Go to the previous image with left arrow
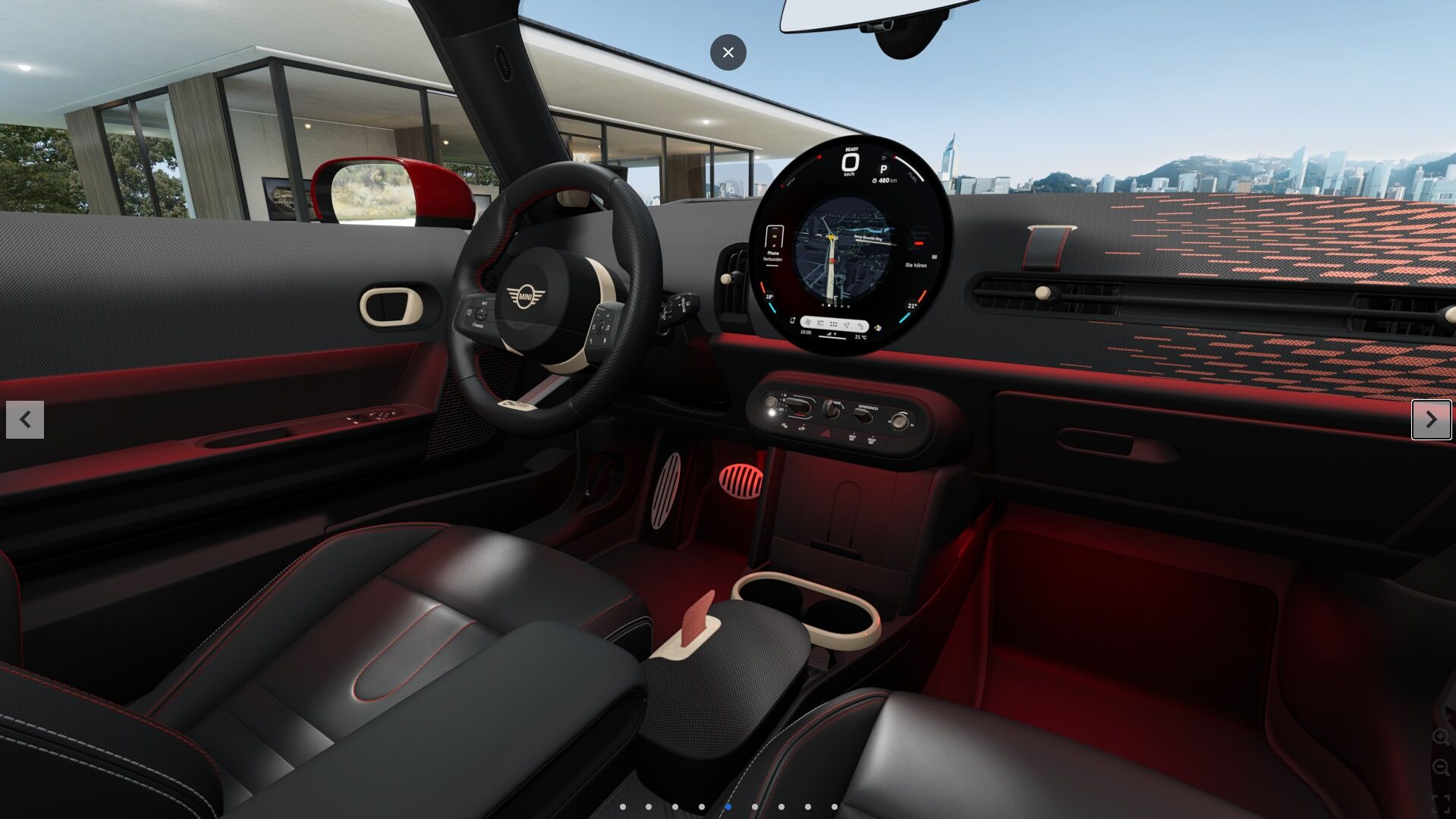The height and width of the screenshot is (819, 1456). pos(25,420)
